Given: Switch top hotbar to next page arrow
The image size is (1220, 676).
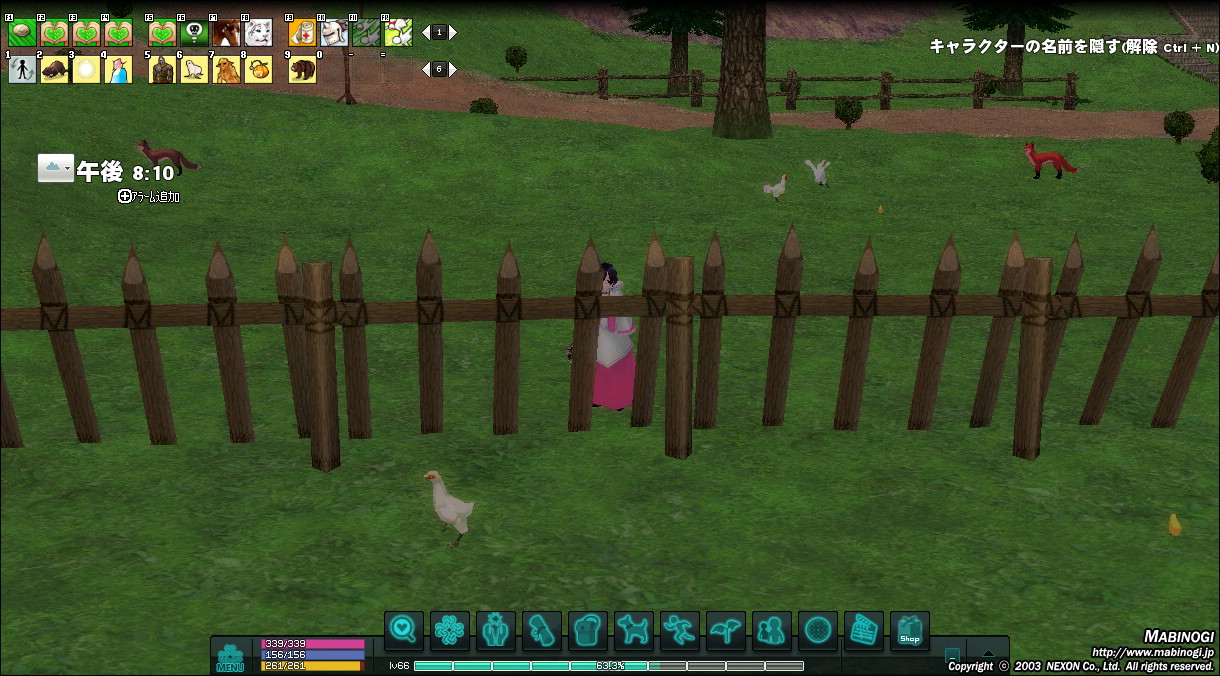Looking at the screenshot, I should pos(453,33).
